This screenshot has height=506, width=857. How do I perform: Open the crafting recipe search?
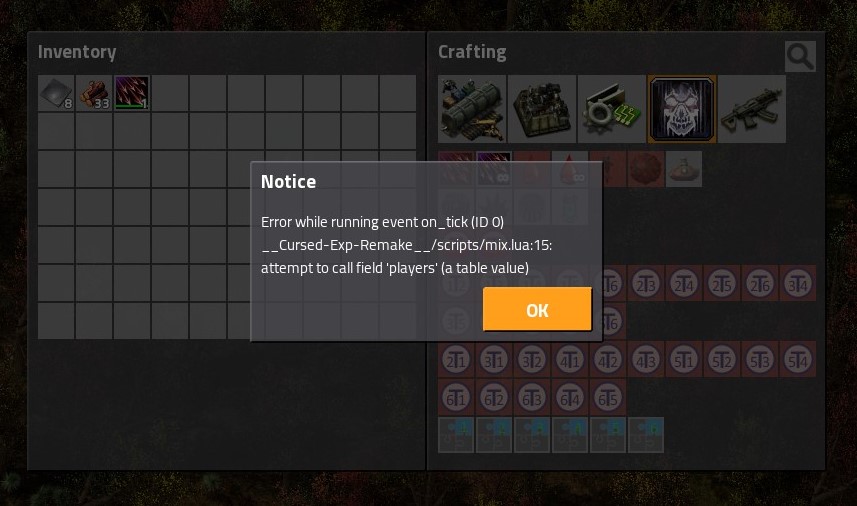click(x=800, y=57)
